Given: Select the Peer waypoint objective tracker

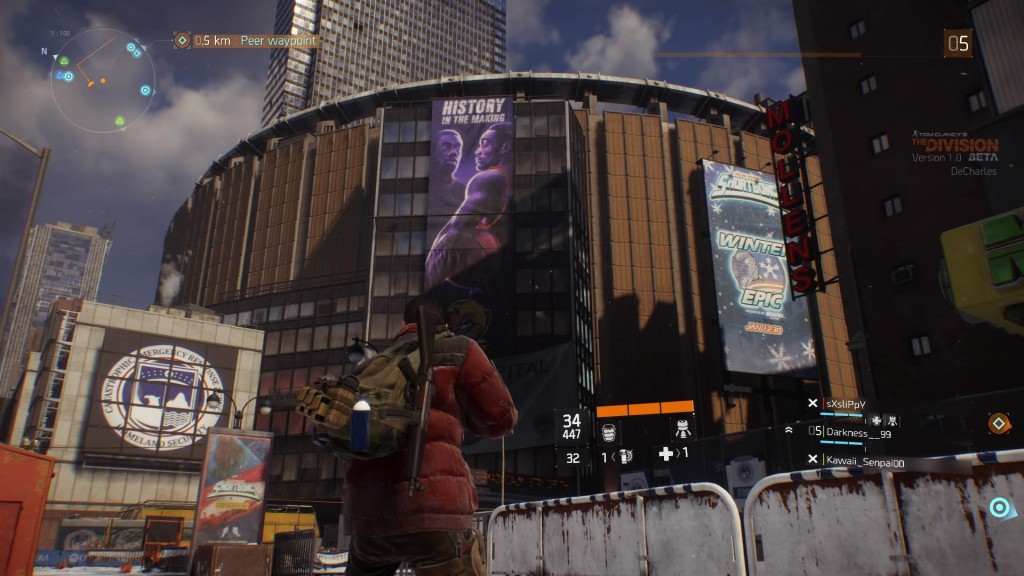Looking at the screenshot, I should point(255,41).
